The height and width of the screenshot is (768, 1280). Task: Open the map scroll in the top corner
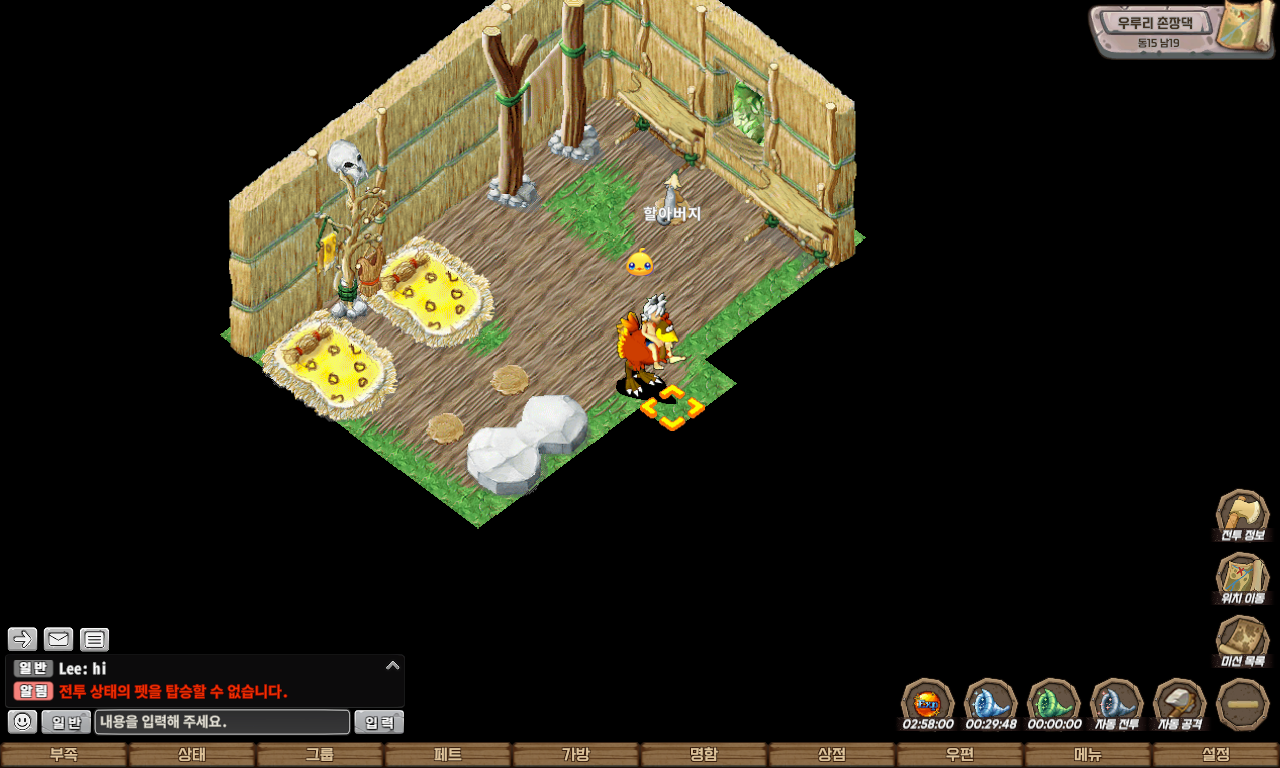pos(1243,28)
